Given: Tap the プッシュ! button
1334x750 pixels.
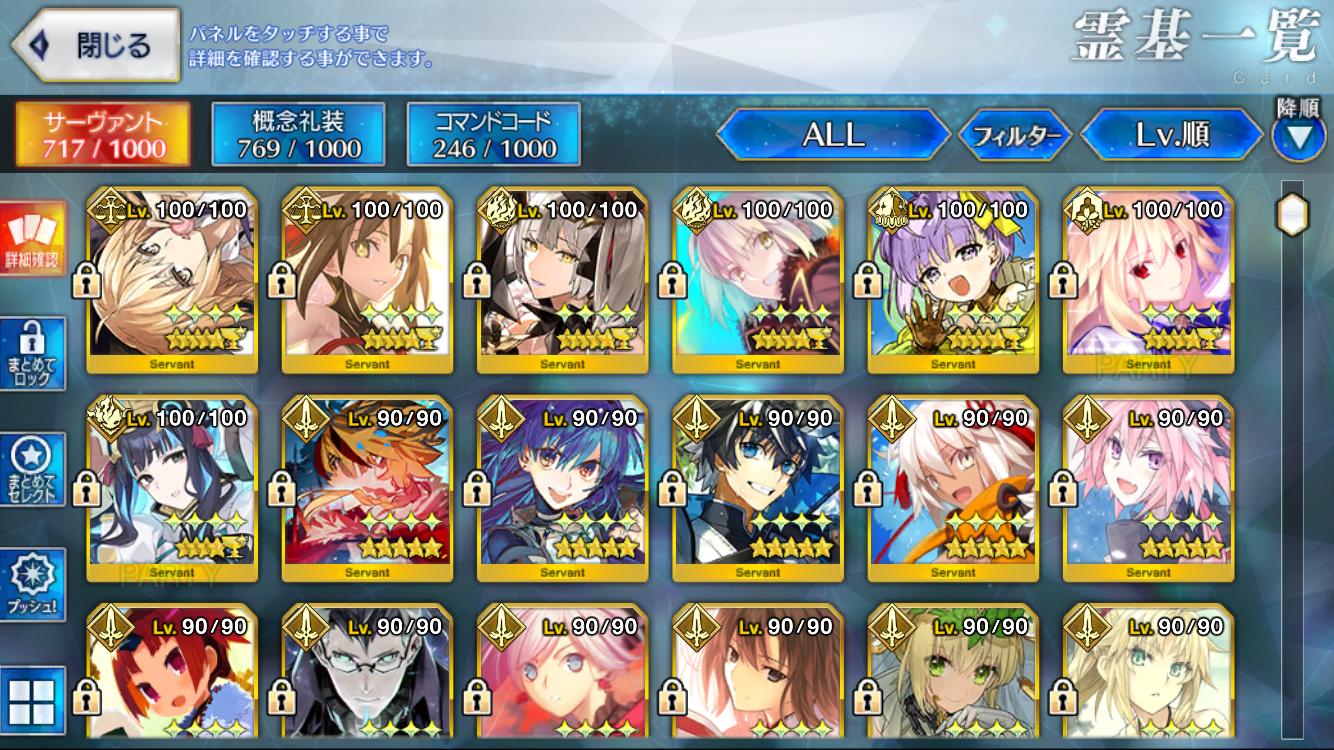Looking at the screenshot, I should point(32,584).
